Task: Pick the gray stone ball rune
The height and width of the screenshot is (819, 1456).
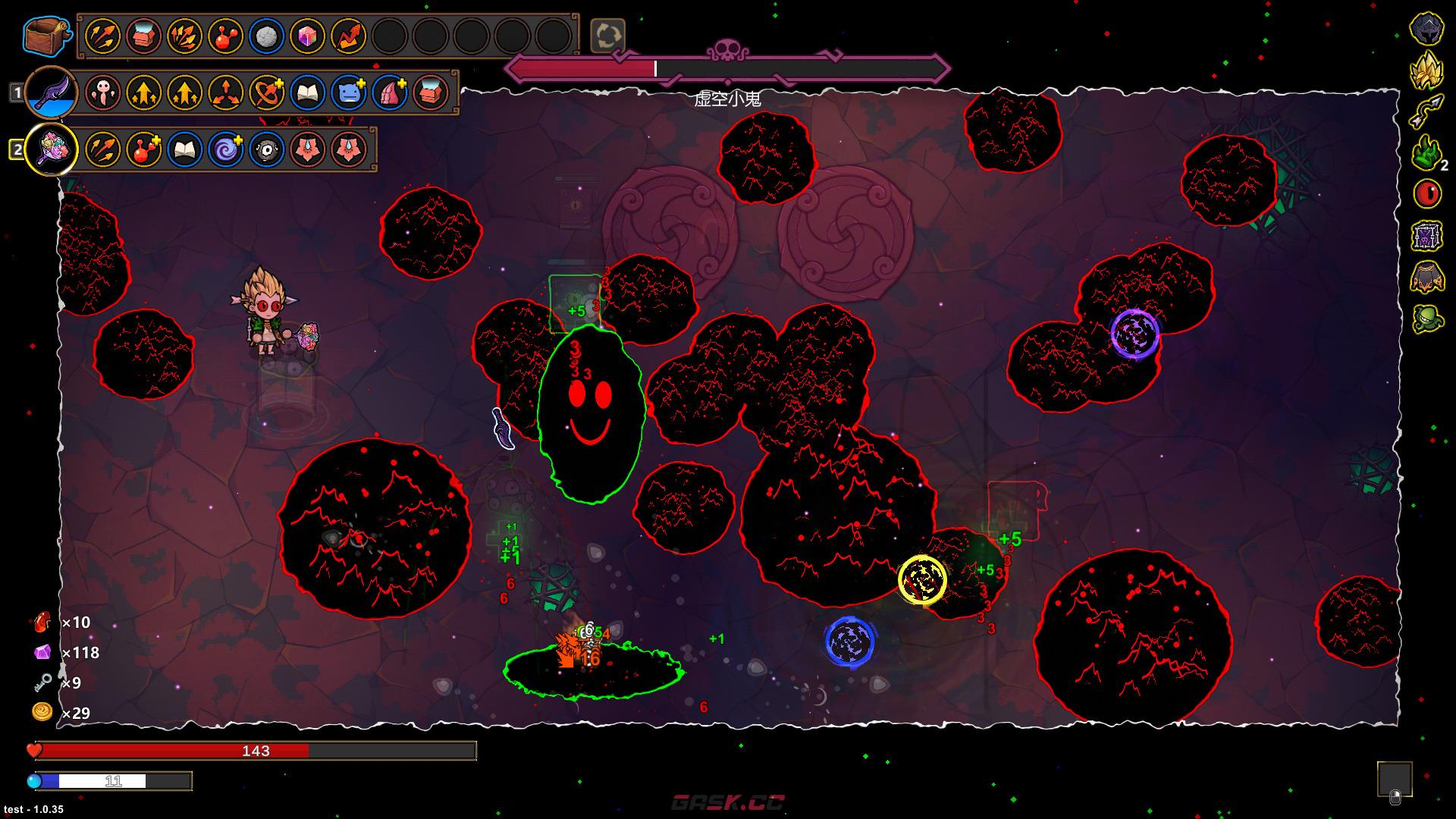Action: (266, 36)
